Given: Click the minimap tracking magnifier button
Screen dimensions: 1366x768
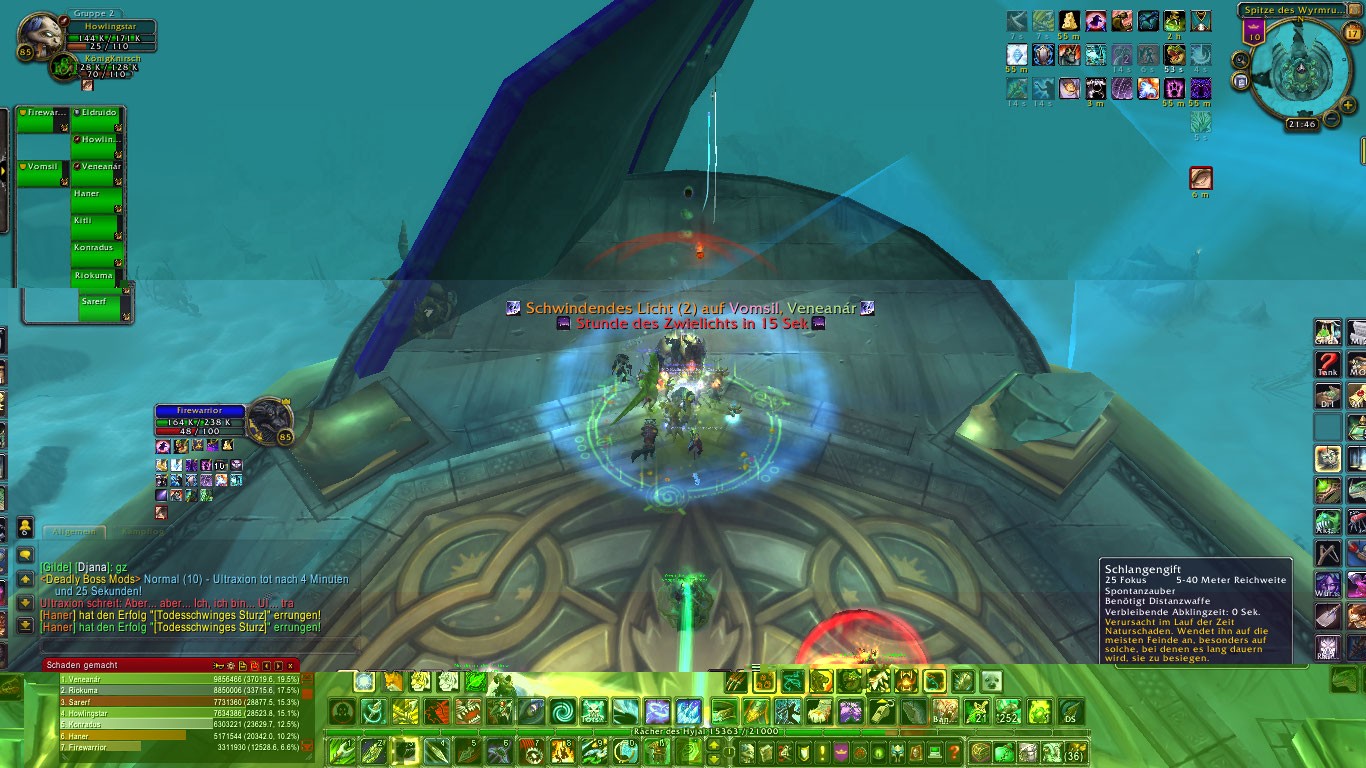Looking at the screenshot, I should (x=1241, y=60).
